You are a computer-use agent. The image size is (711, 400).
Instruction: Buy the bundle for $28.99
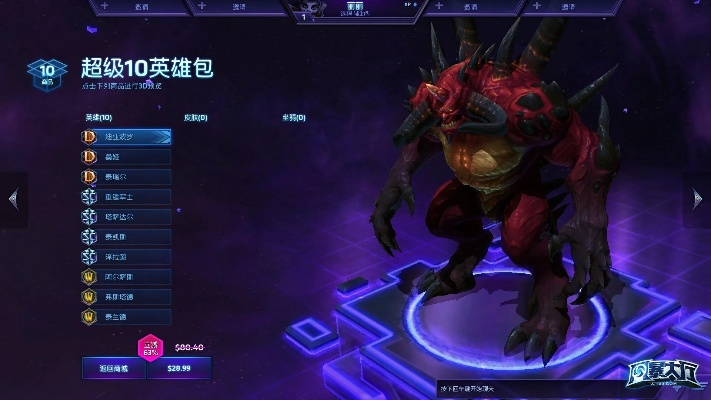click(179, 369)
